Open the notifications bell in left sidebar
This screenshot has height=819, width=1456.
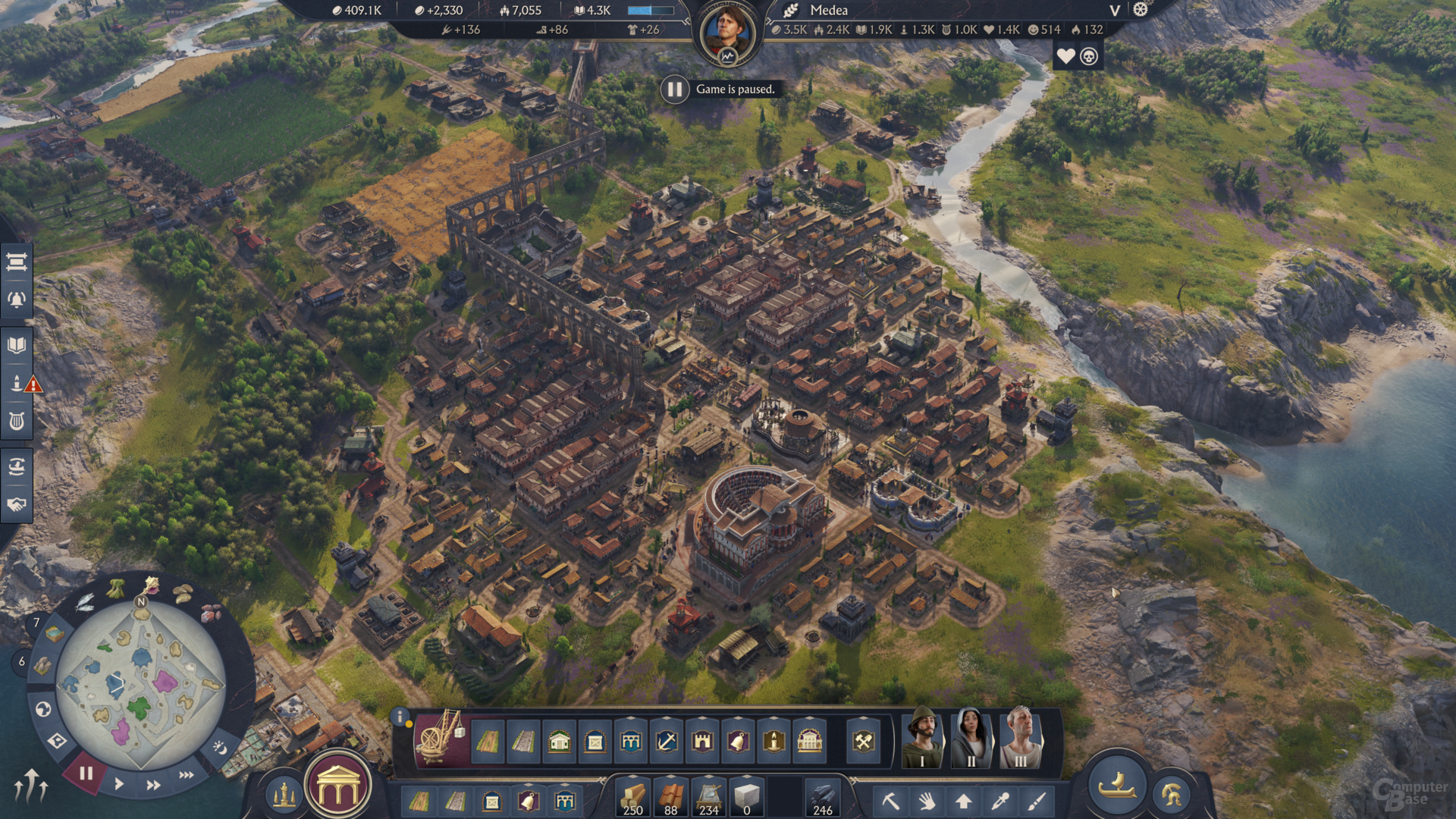(17, 300)
